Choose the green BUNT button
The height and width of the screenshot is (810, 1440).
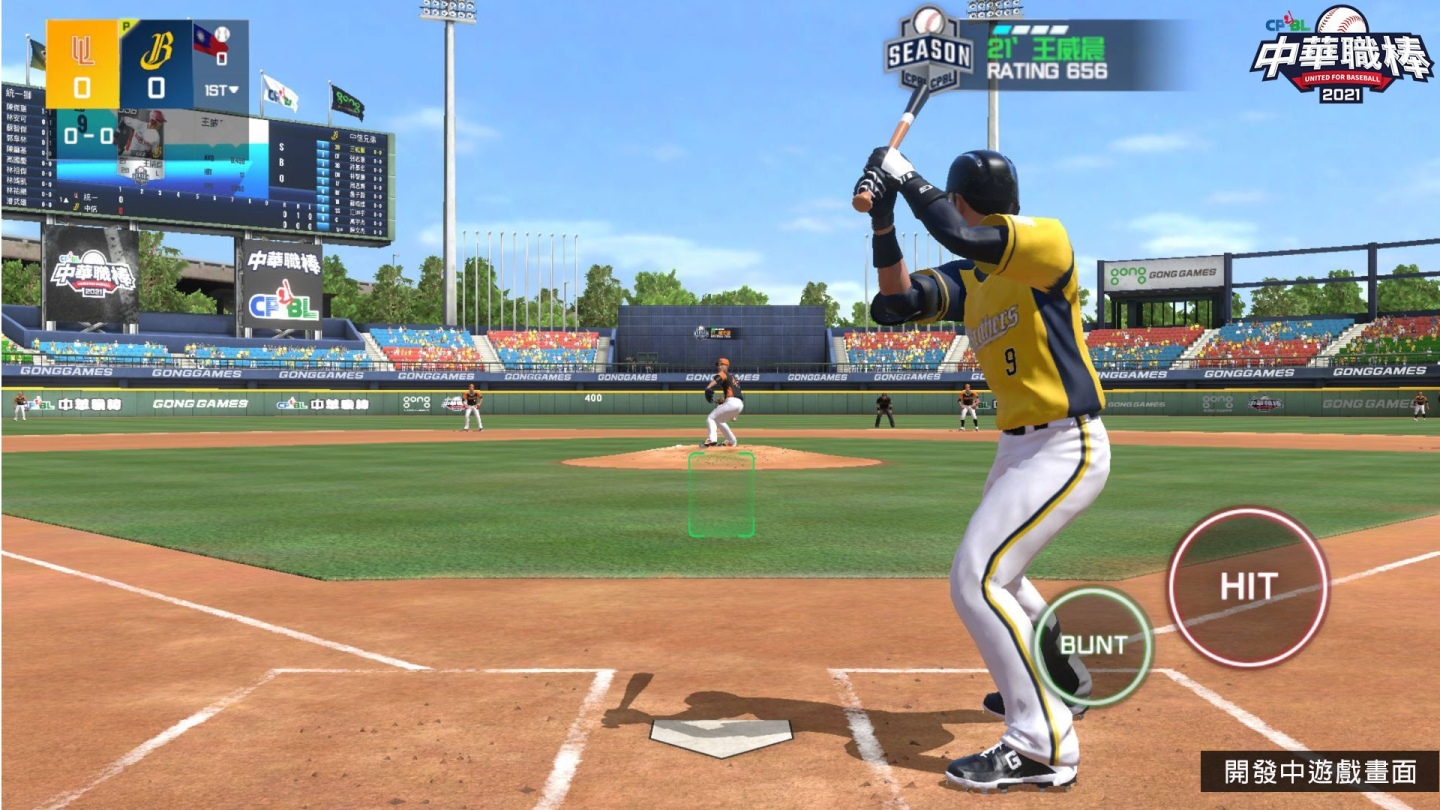pyautogui.click(x=1093, y=645)
